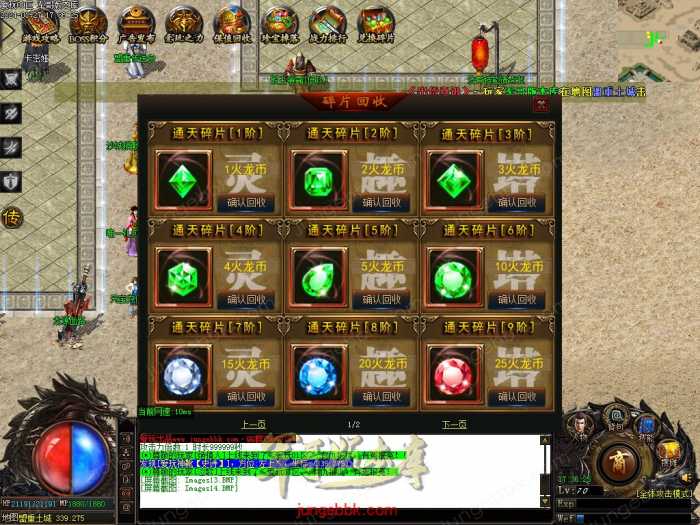Confirm recycling the 5阶 通天碎片
The height and width of the screenshot is (525, 700).
(381, 300)
